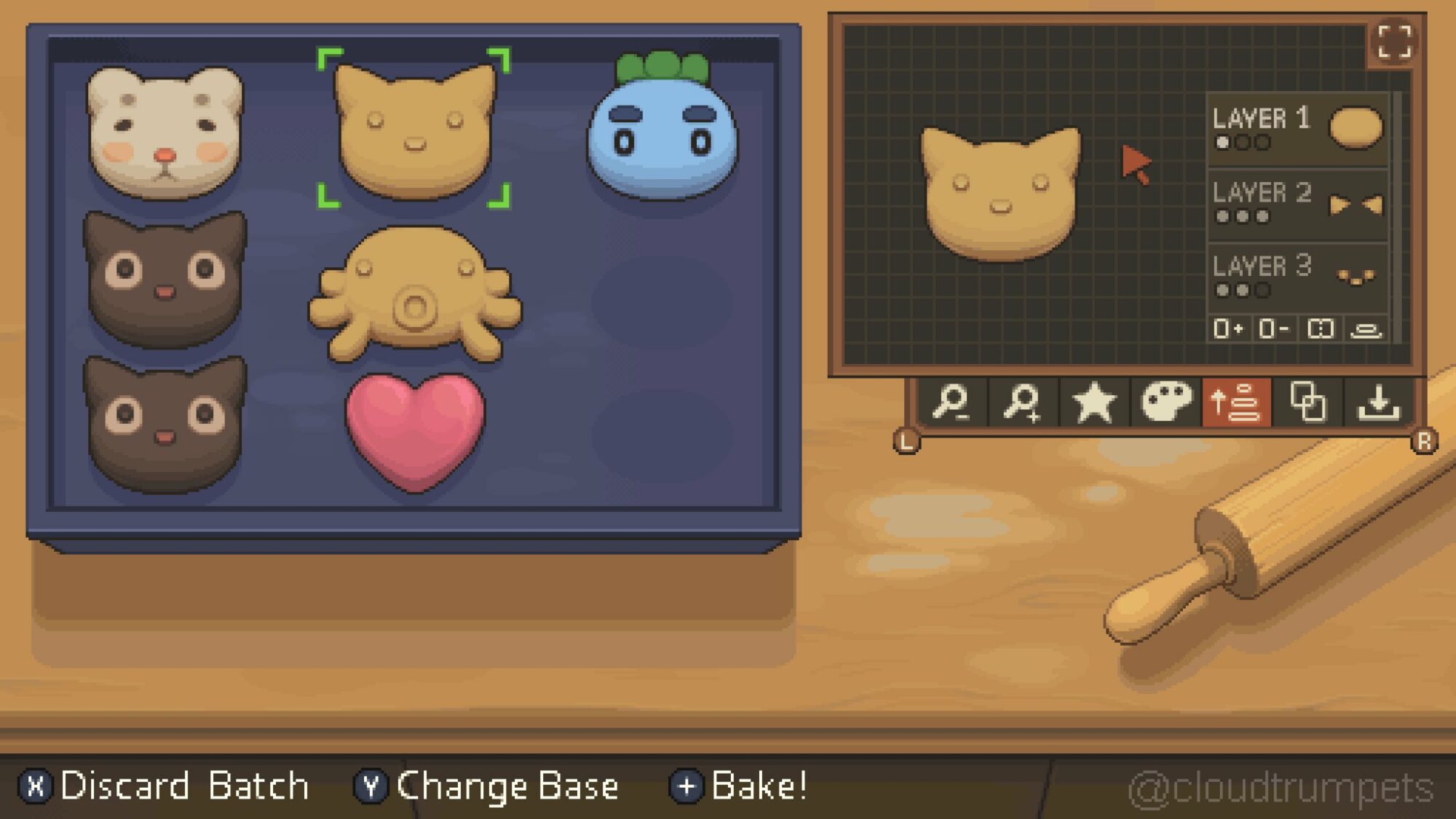Select the highlighted tan cat cookie
The width and height of the screenshot is (1456, 819).
[x=415, y=131]
